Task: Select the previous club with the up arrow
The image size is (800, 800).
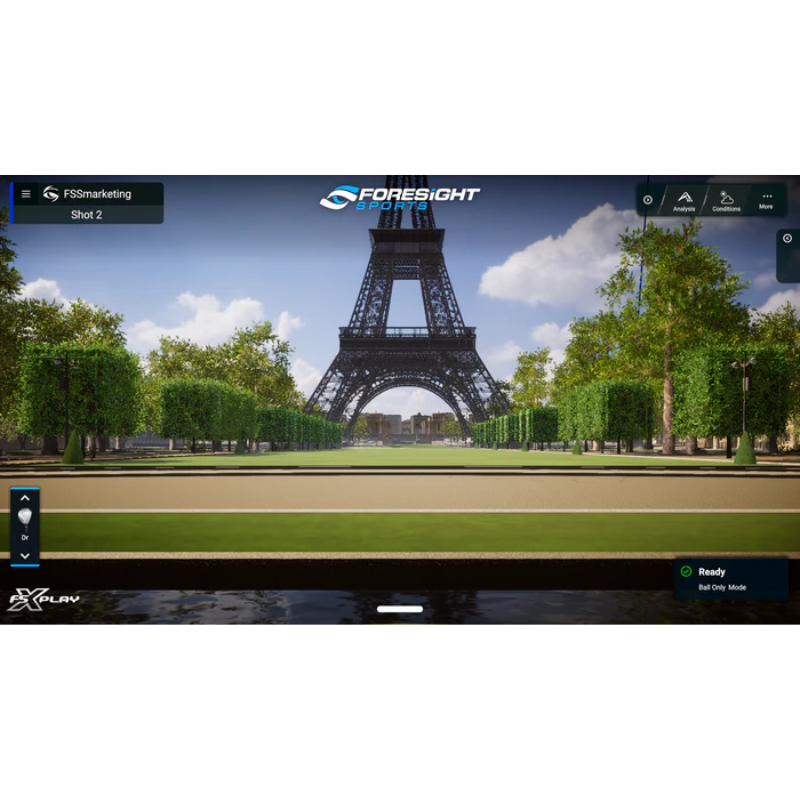Action: click(25, 498)
